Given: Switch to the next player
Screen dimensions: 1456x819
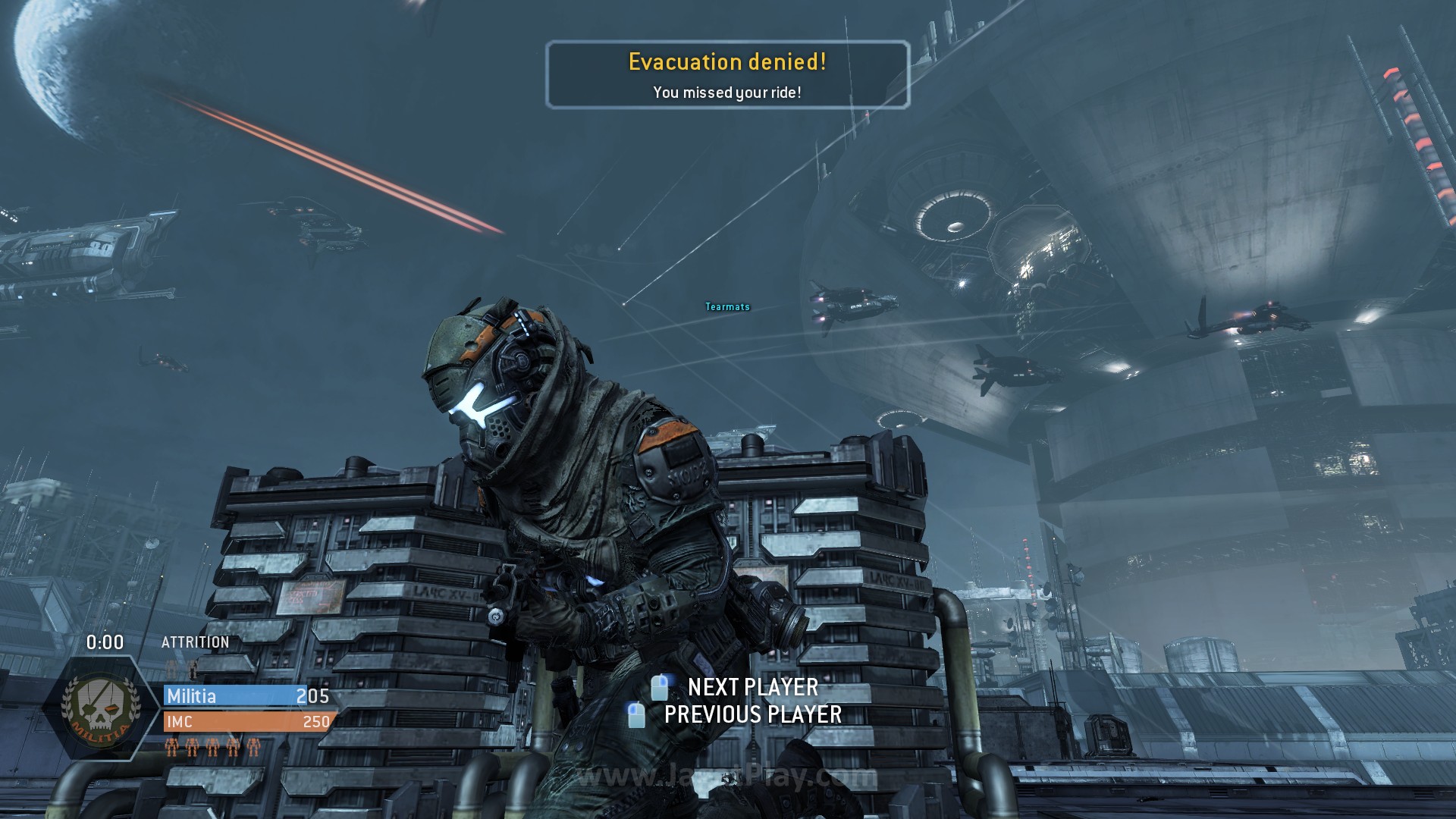Looking at the screenshot, I should 752,687.
